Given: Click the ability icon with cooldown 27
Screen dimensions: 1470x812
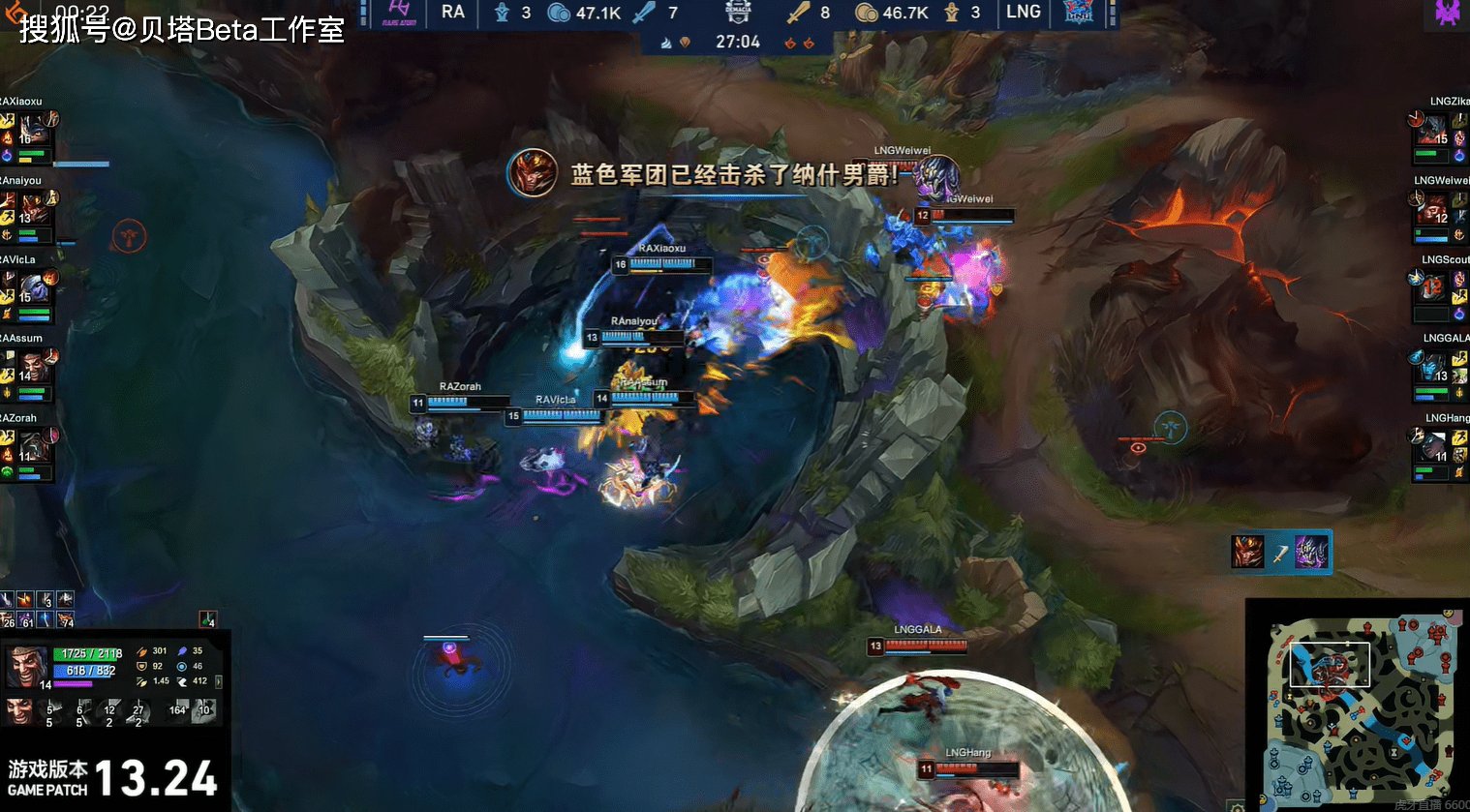Looking at the screenshot, I should pyautogui.click(x=138, y=711).
